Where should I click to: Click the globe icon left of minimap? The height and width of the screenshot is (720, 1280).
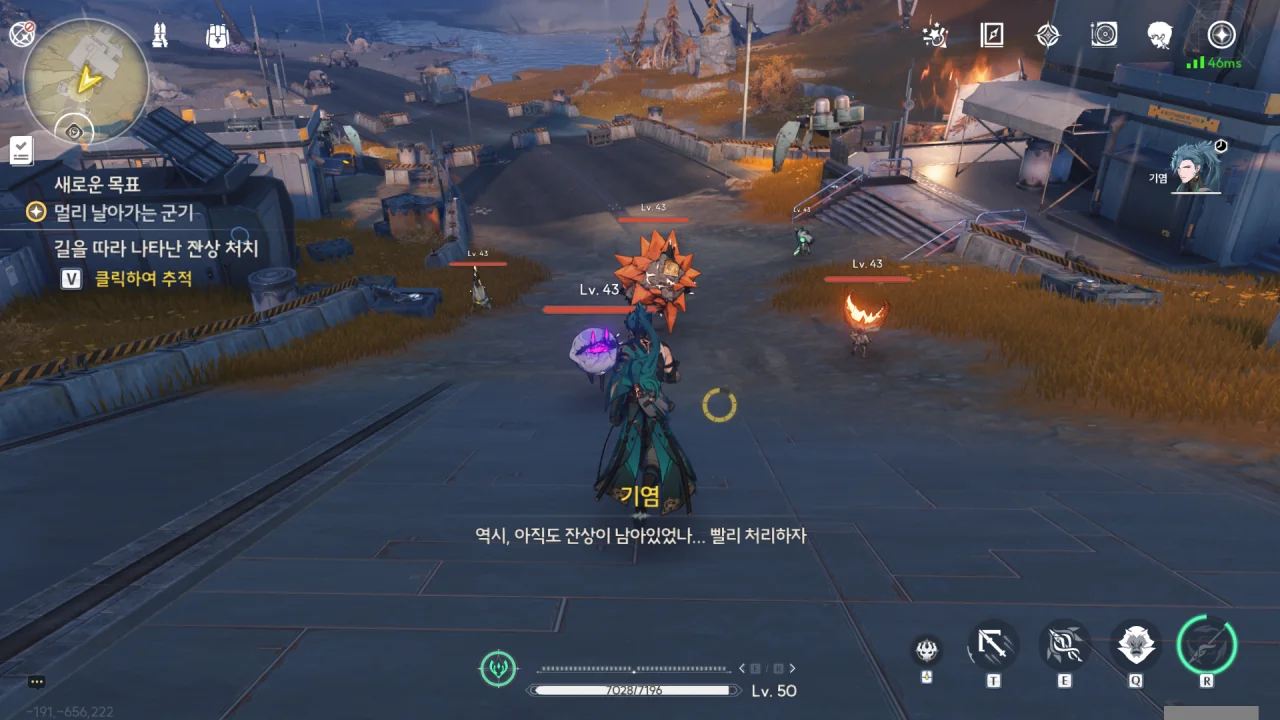(22, 35)
